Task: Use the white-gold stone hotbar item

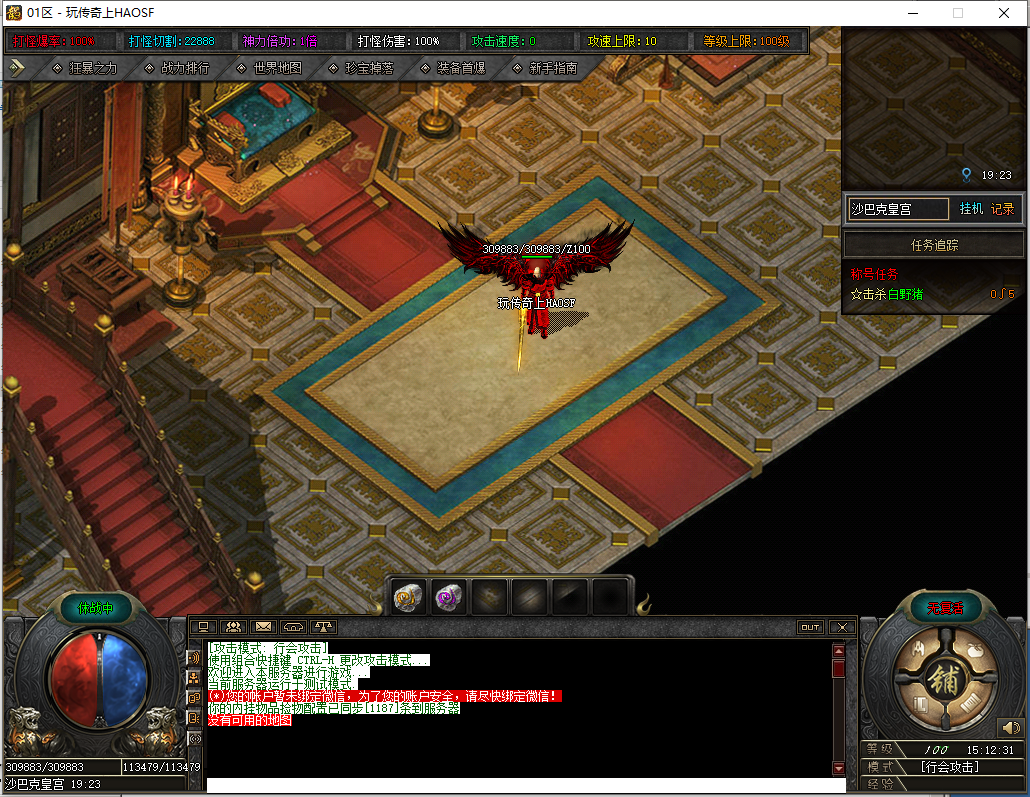Action: (409, 597)
